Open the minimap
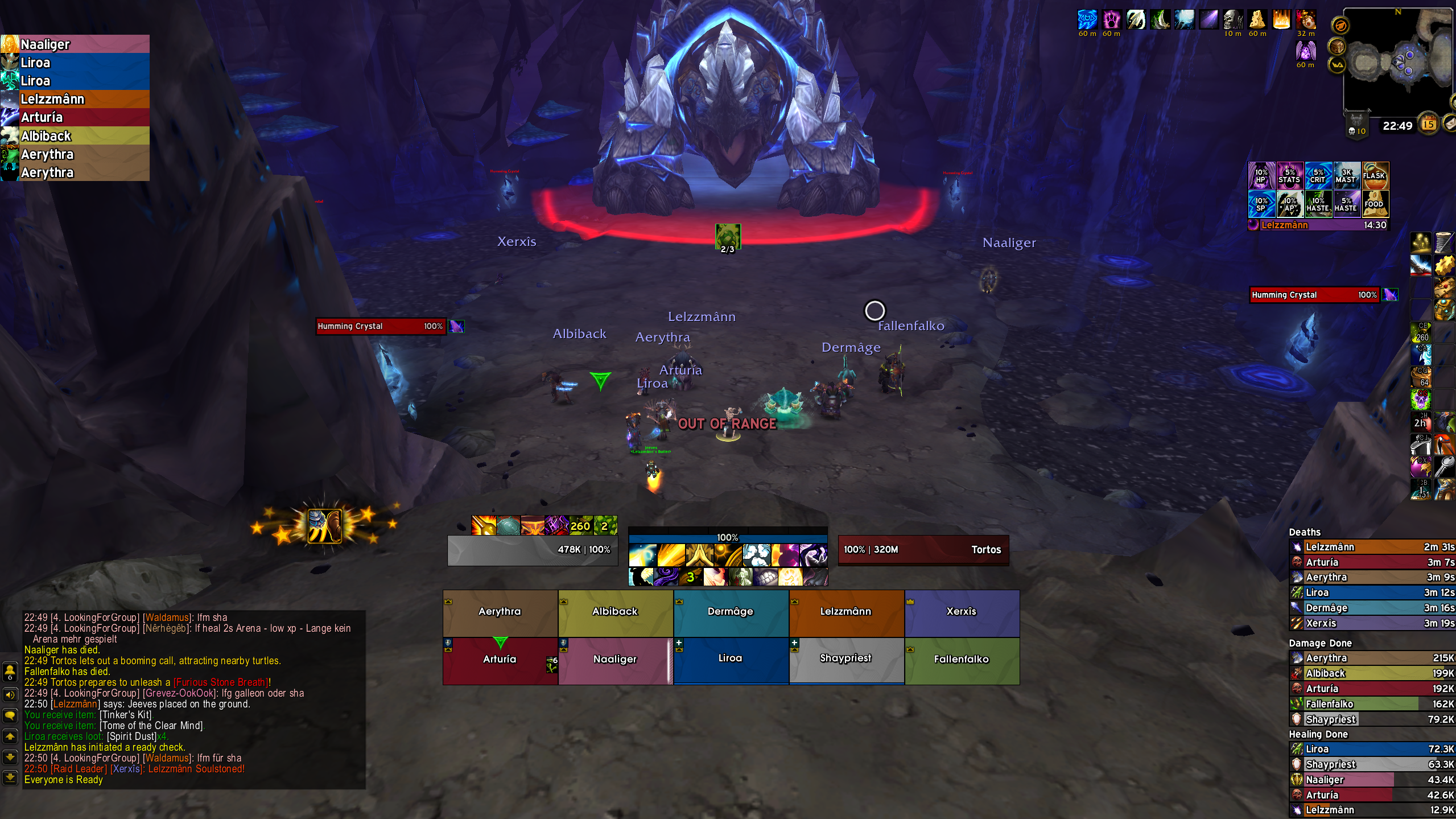This screenshot has height=819, width=1456. tap(1397, 61)
